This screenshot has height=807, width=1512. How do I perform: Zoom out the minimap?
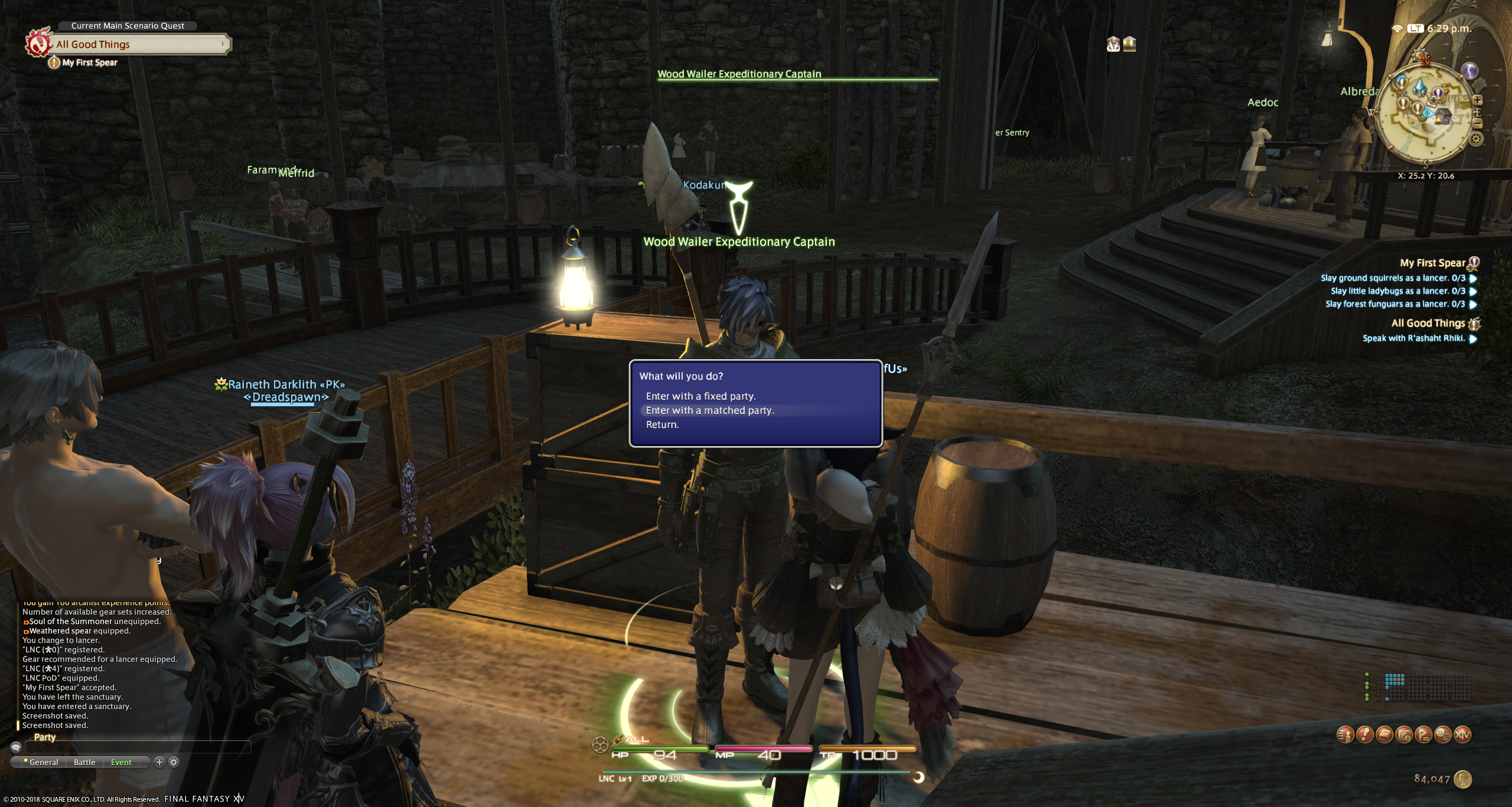click(1477, 123)
